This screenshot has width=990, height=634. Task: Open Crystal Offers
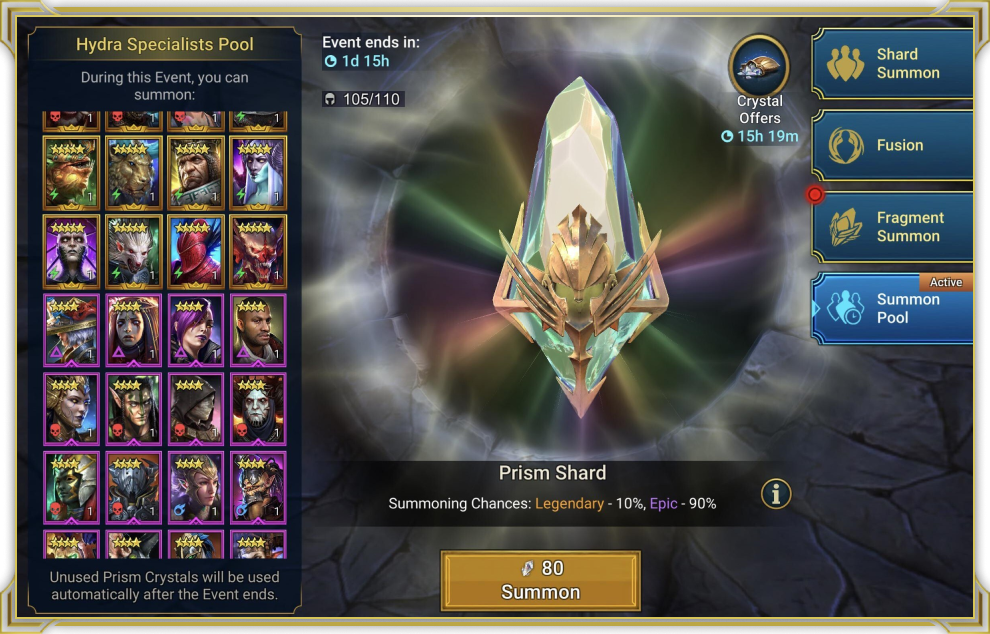coord(760,72)
